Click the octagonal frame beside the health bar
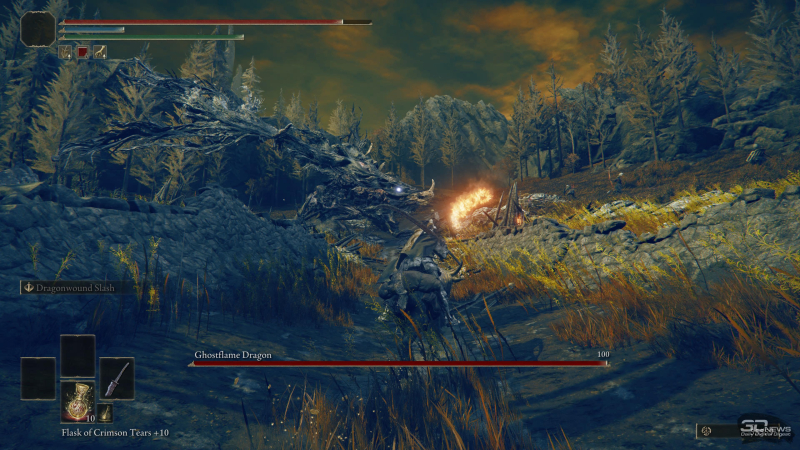 [x=37, y=28]
